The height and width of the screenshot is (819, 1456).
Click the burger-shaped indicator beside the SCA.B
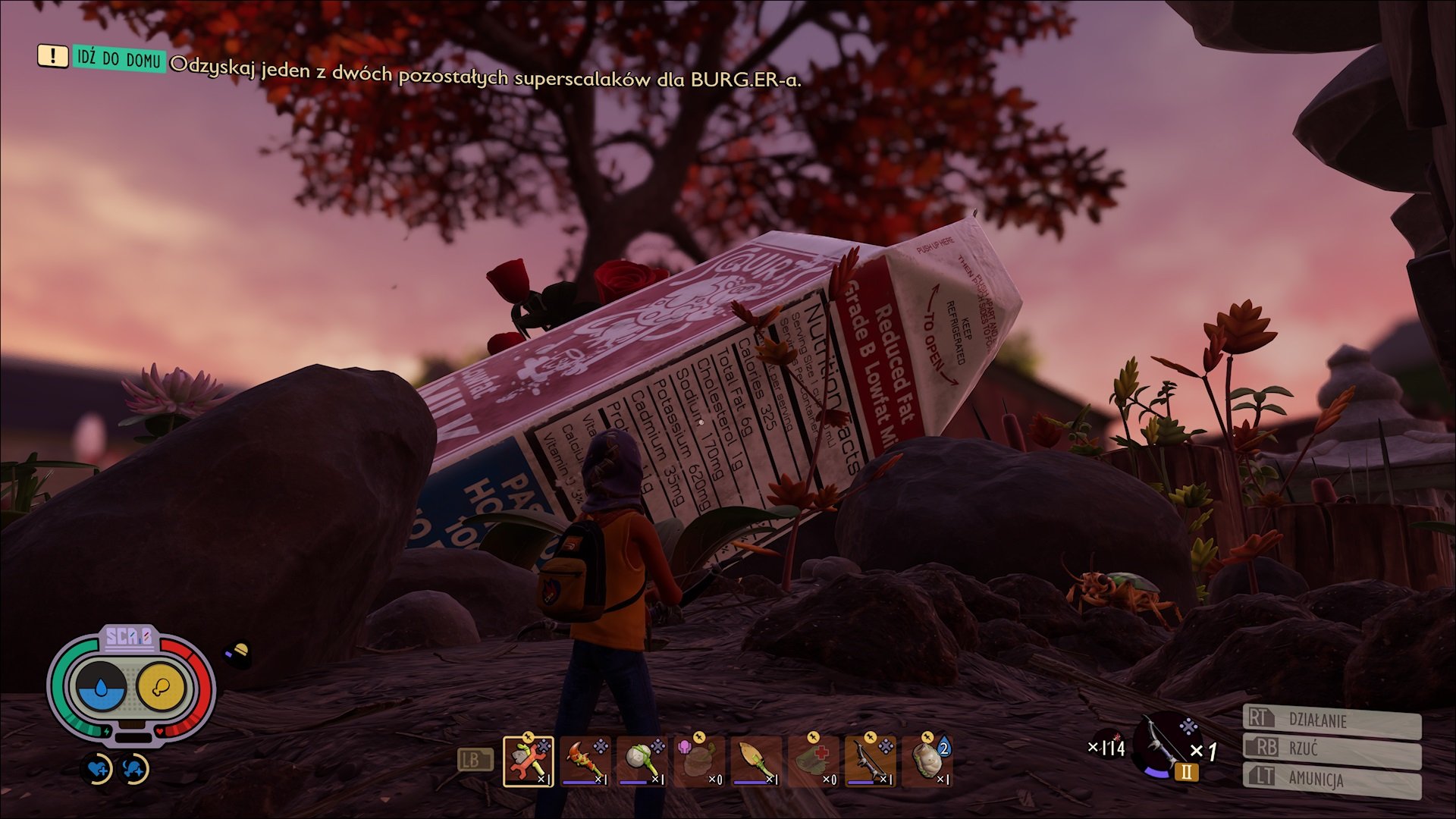pyautogui.click(x=238, y=652)
